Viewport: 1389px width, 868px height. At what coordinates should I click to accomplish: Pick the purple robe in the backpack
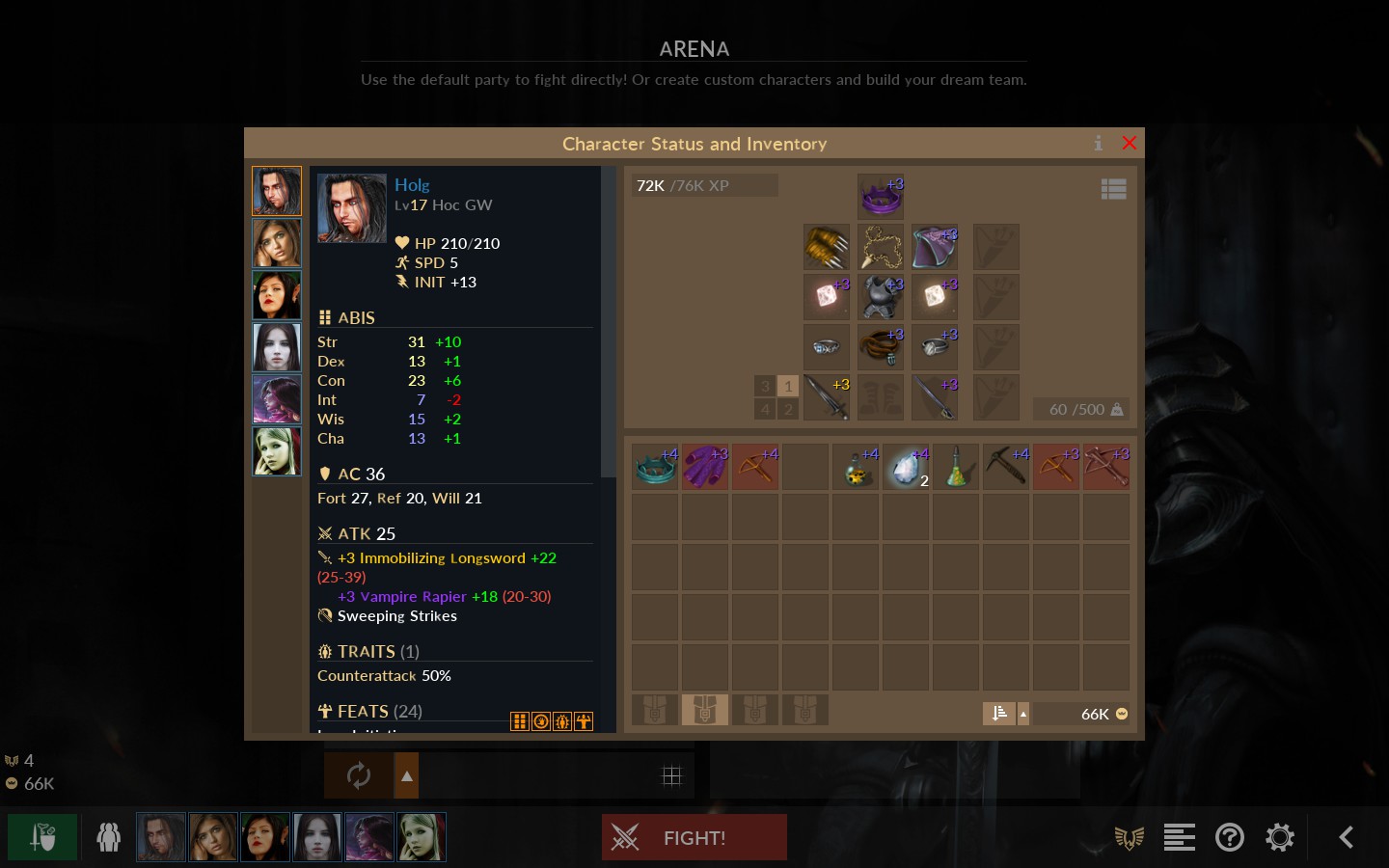[x=705, y=467]
